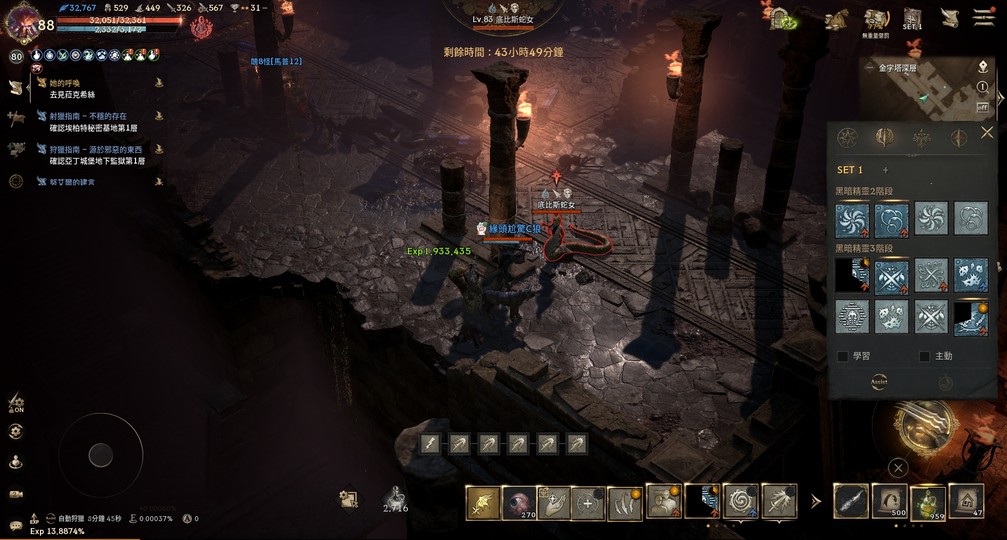This screenshot has width=1007, height=540.
Task: Close the skill set panel
Action: point(987,133)
